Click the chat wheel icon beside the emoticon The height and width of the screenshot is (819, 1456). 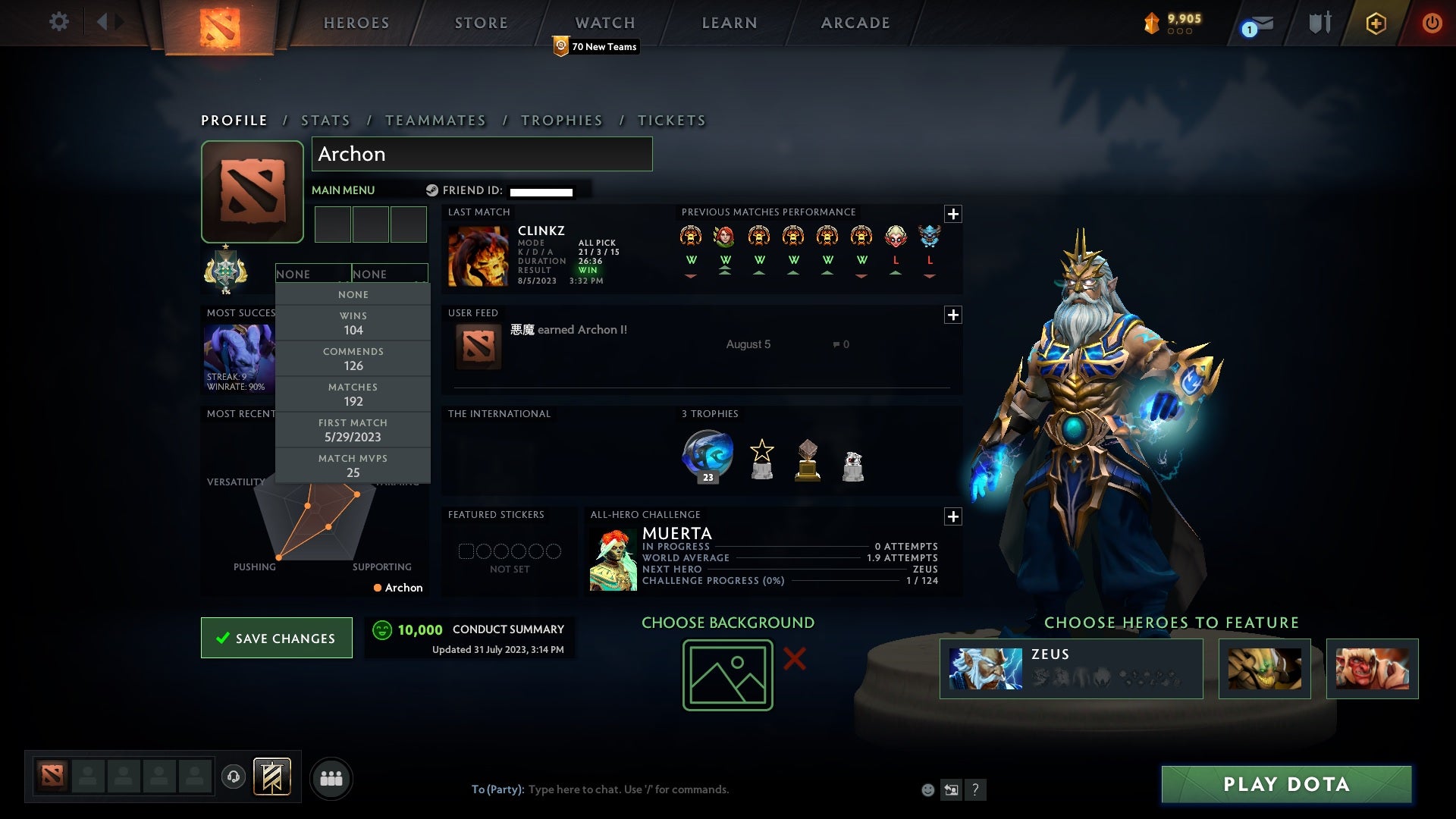coord(951,789)
